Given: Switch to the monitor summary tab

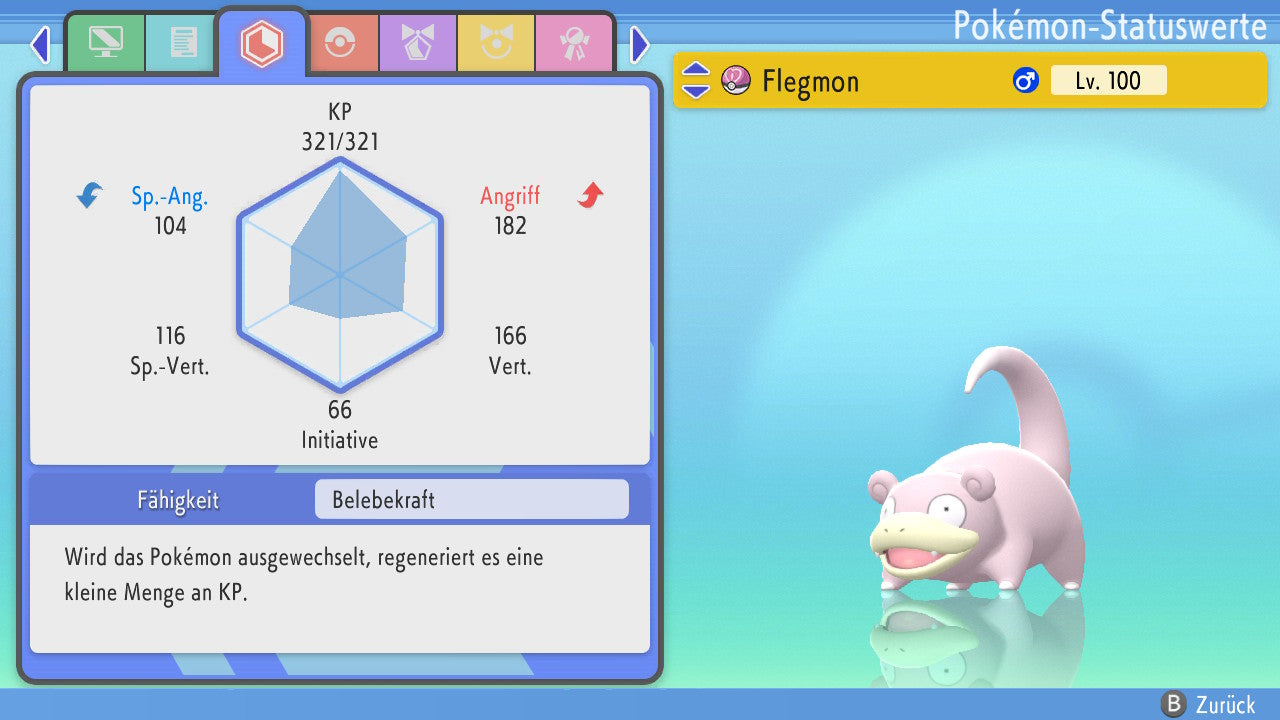Looking at the screenshot, I should 105,43.
